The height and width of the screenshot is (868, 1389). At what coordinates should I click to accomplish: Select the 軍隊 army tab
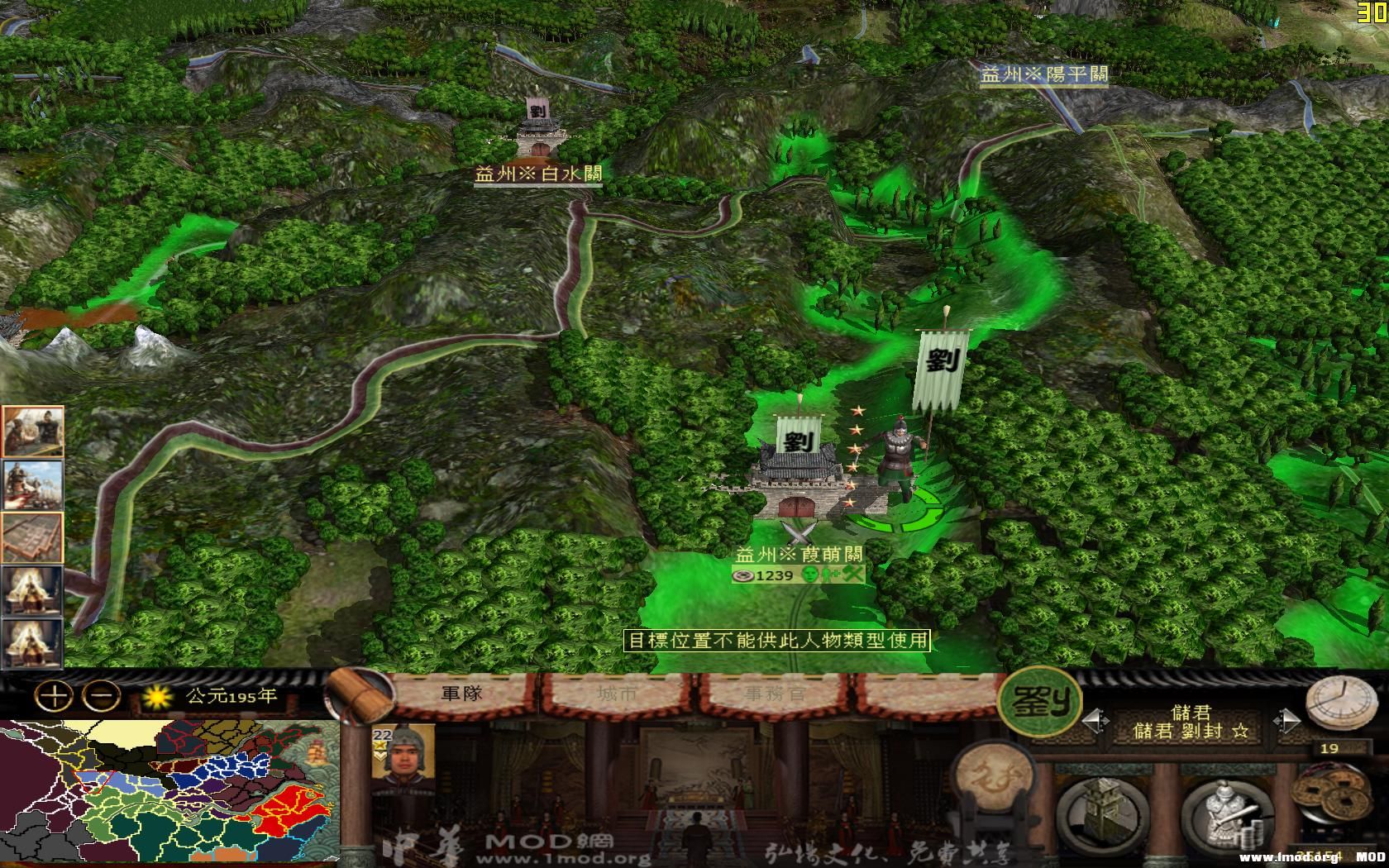463,693
